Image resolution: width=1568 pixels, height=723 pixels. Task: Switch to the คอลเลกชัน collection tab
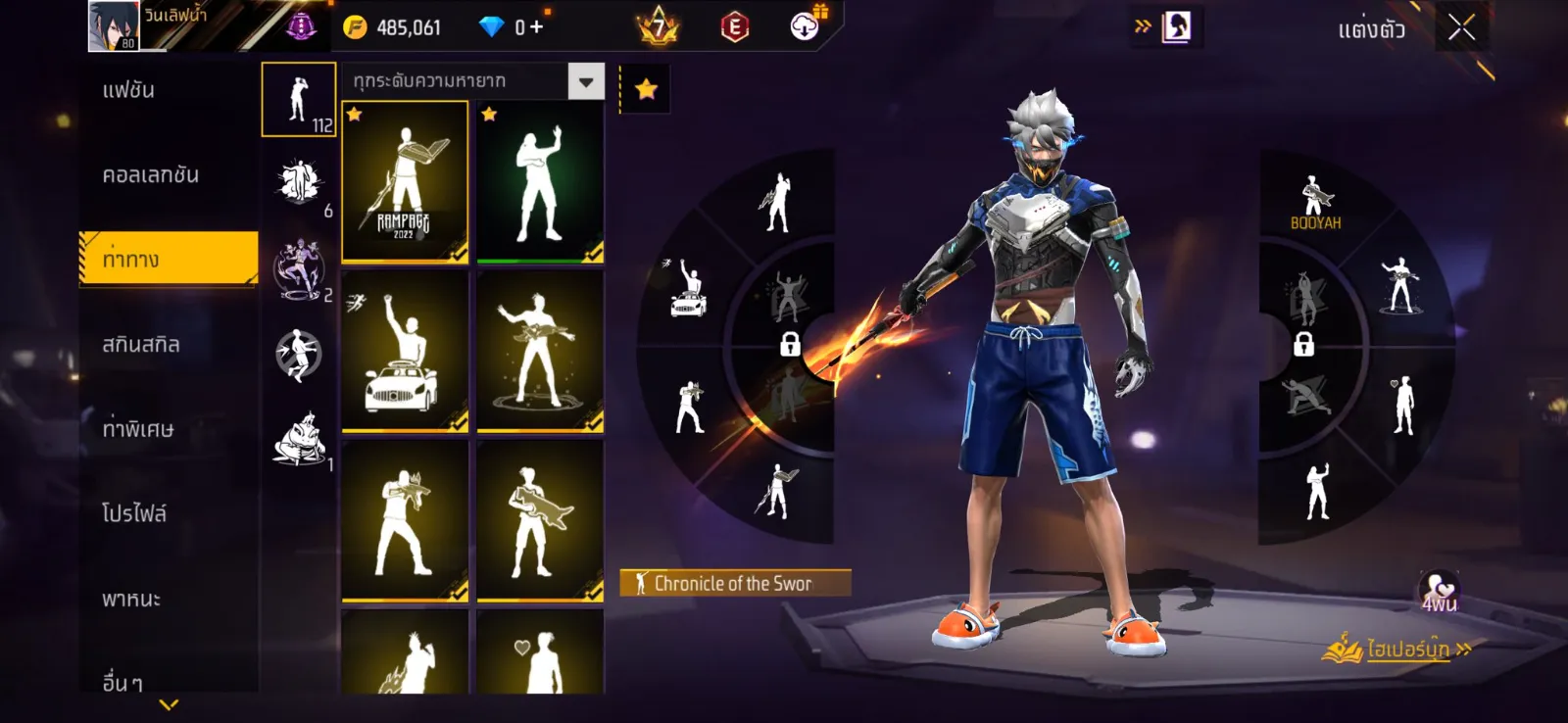pos(151,175)
